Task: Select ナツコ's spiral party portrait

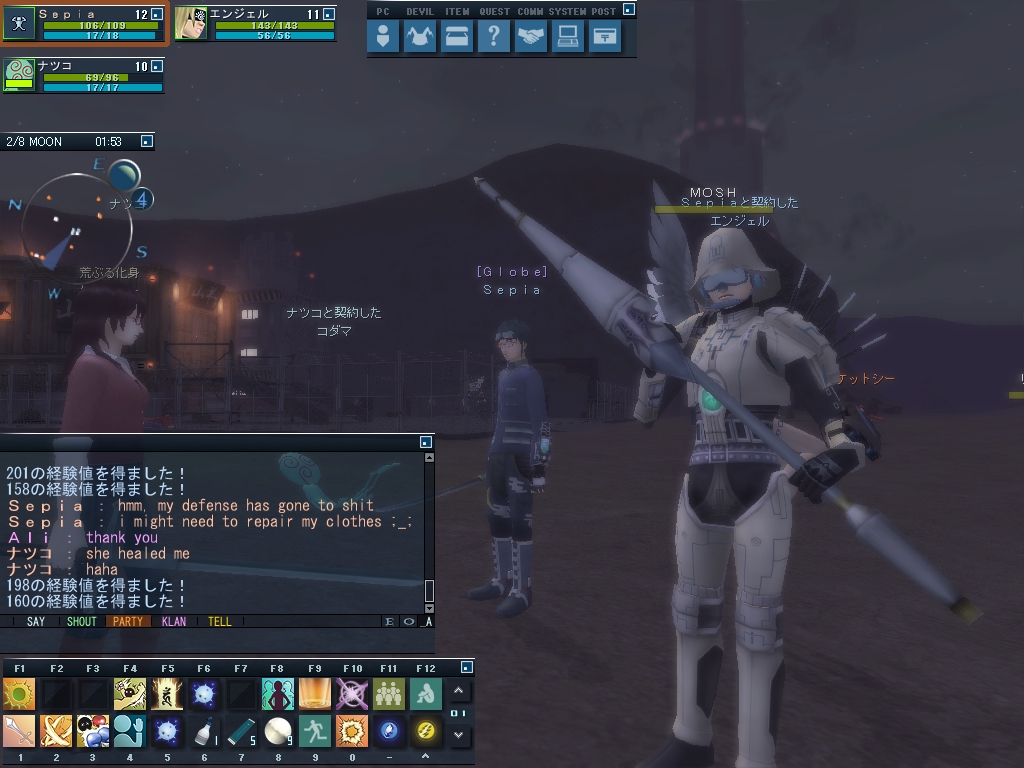Action: 19,75
